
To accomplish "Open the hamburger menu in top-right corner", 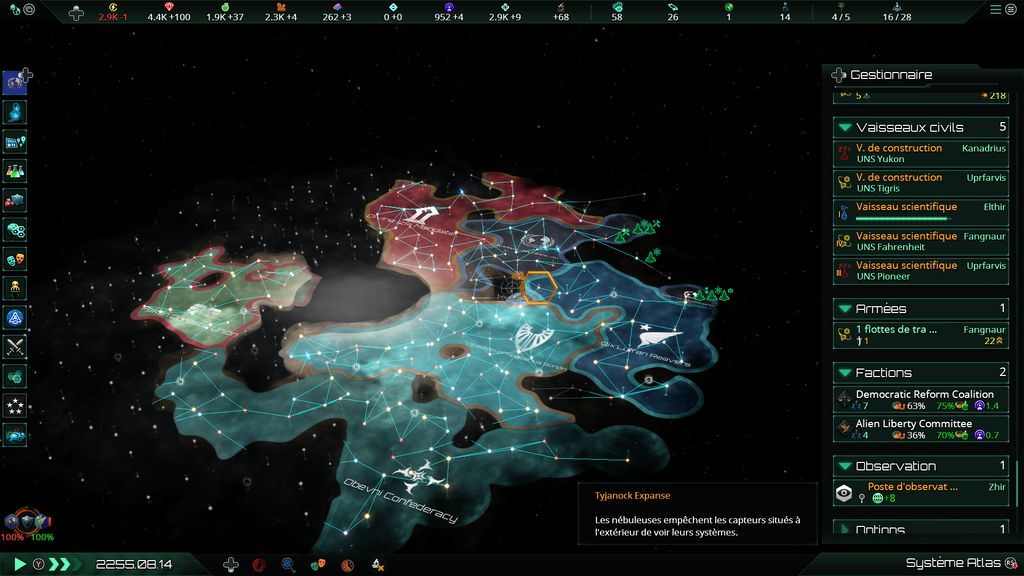I will click(995, 9).
